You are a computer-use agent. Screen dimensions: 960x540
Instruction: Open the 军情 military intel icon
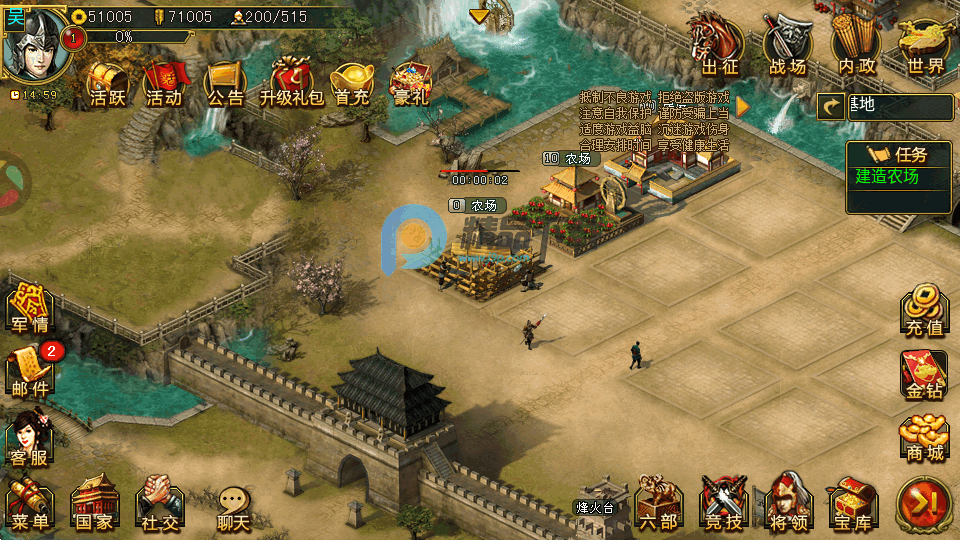click(30, 308)
